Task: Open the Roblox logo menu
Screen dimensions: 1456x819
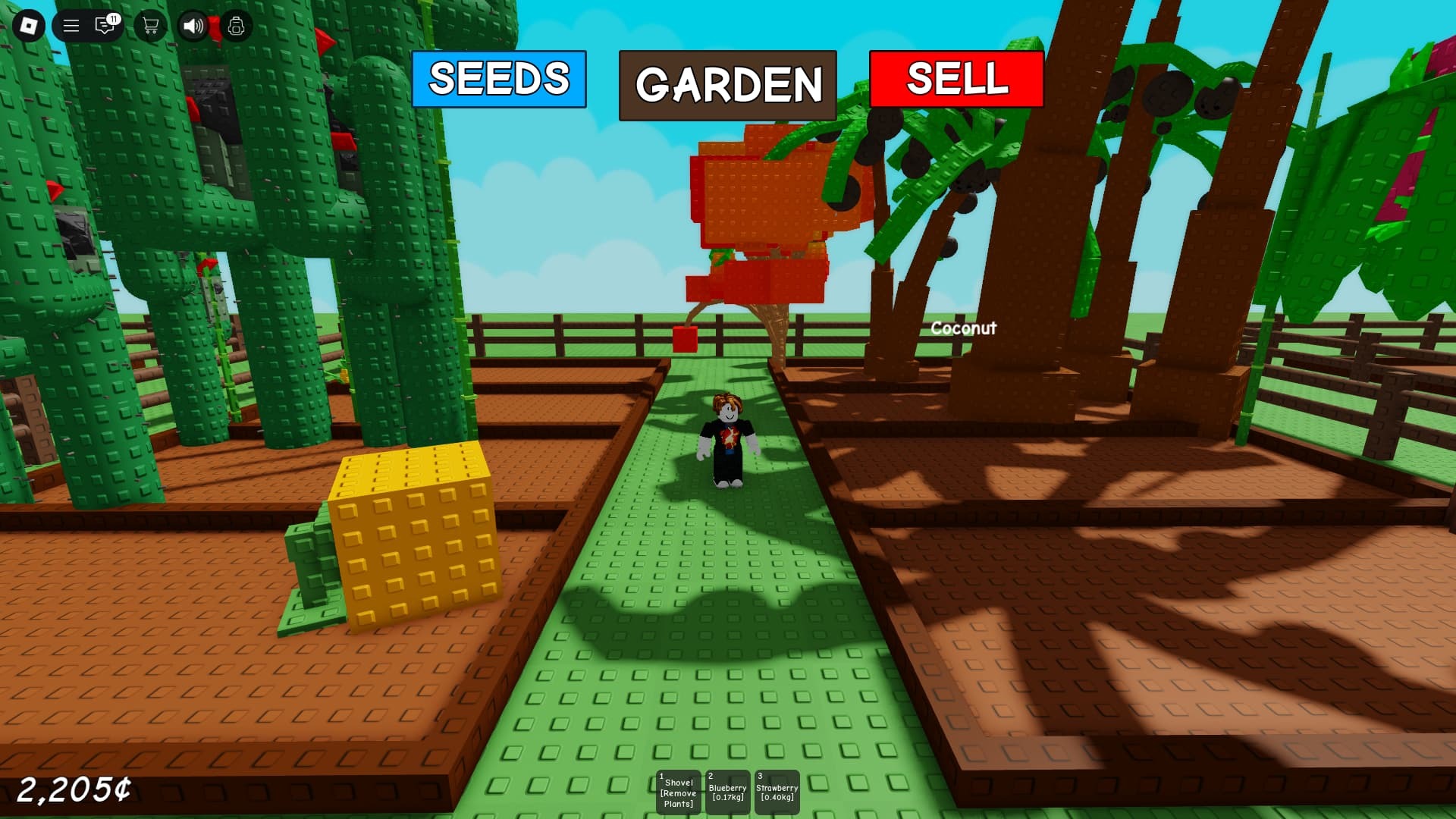Action: point(29,27)
